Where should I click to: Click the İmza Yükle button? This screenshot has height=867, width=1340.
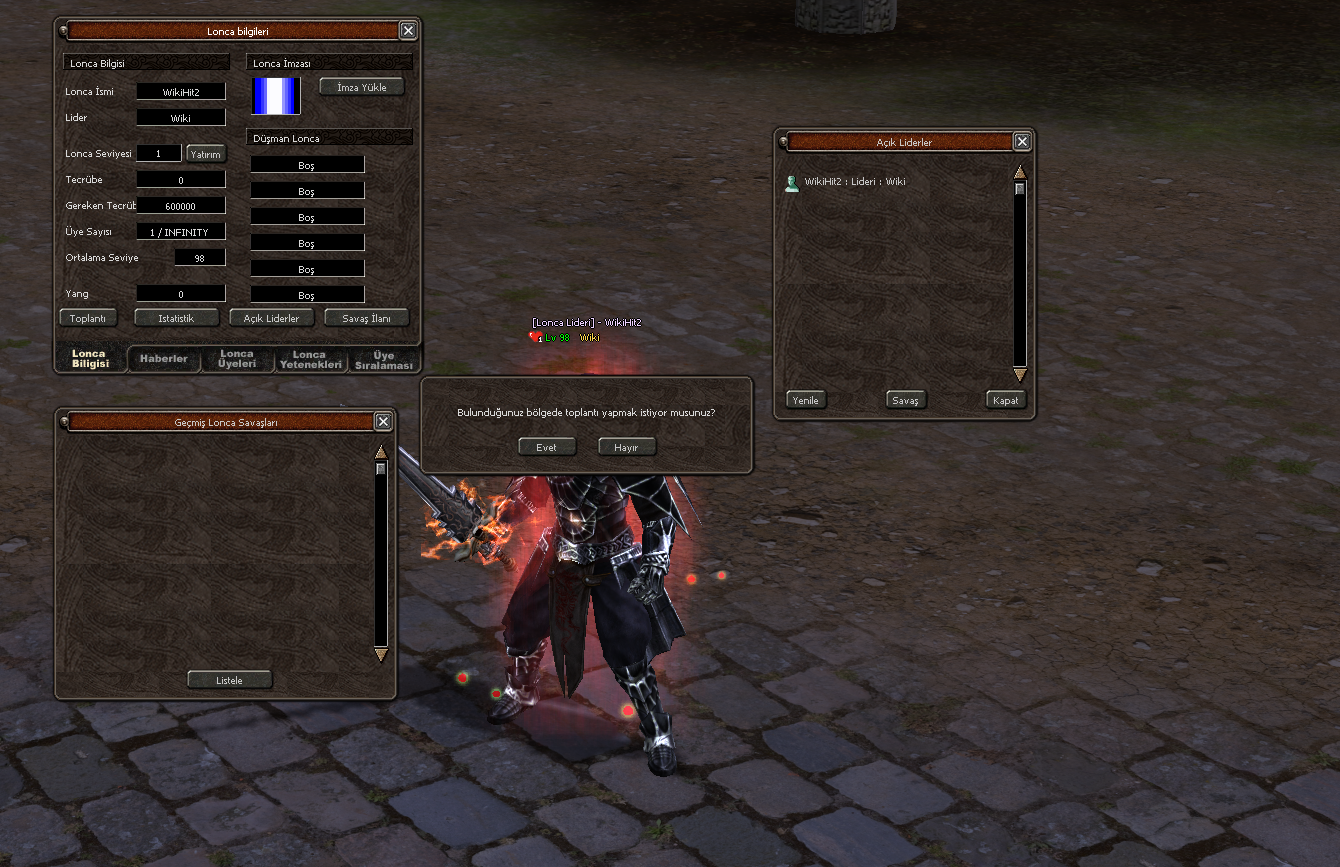tap(362, 87)
